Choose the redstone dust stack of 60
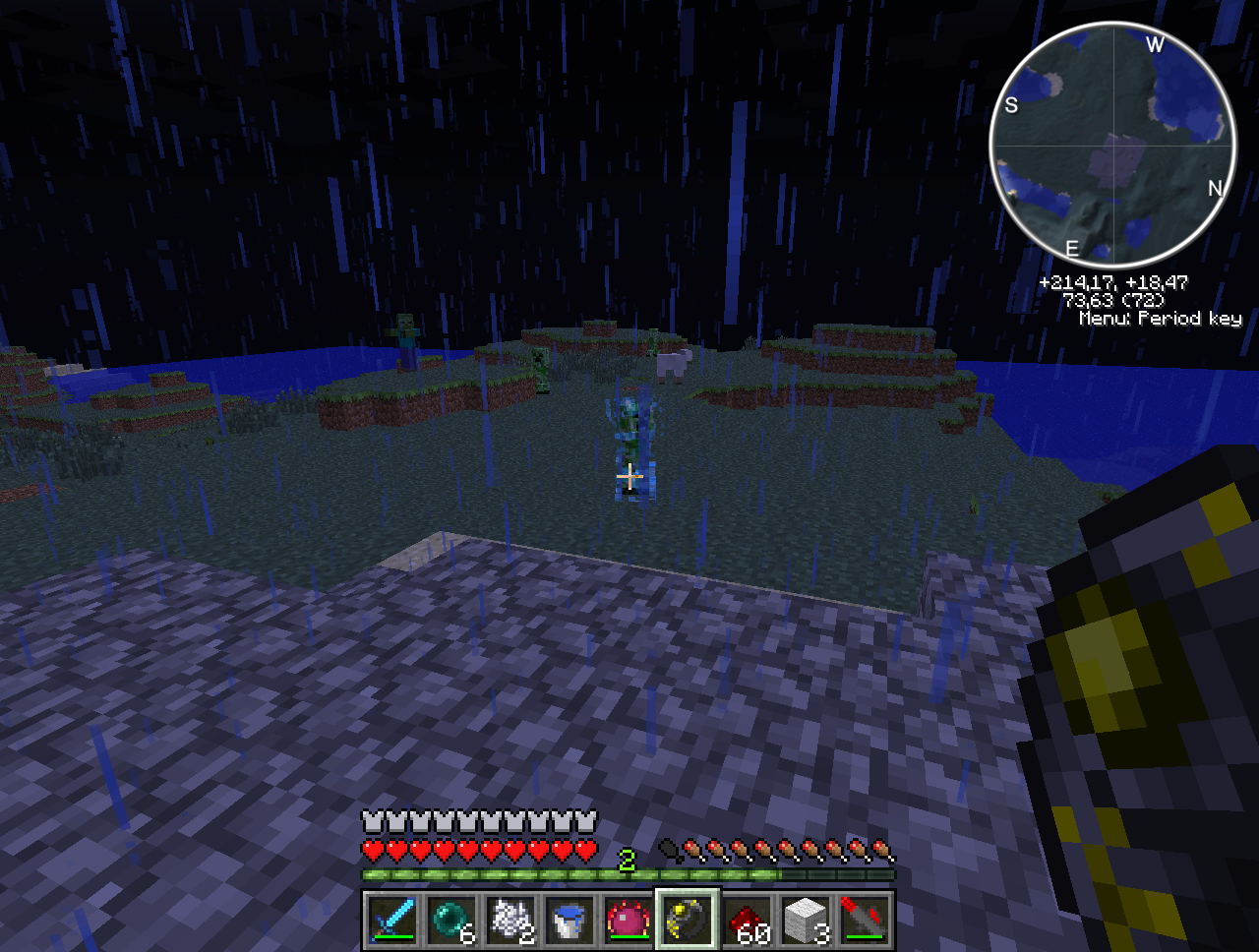Screen dimensions: 1259x952 (747, 921)
